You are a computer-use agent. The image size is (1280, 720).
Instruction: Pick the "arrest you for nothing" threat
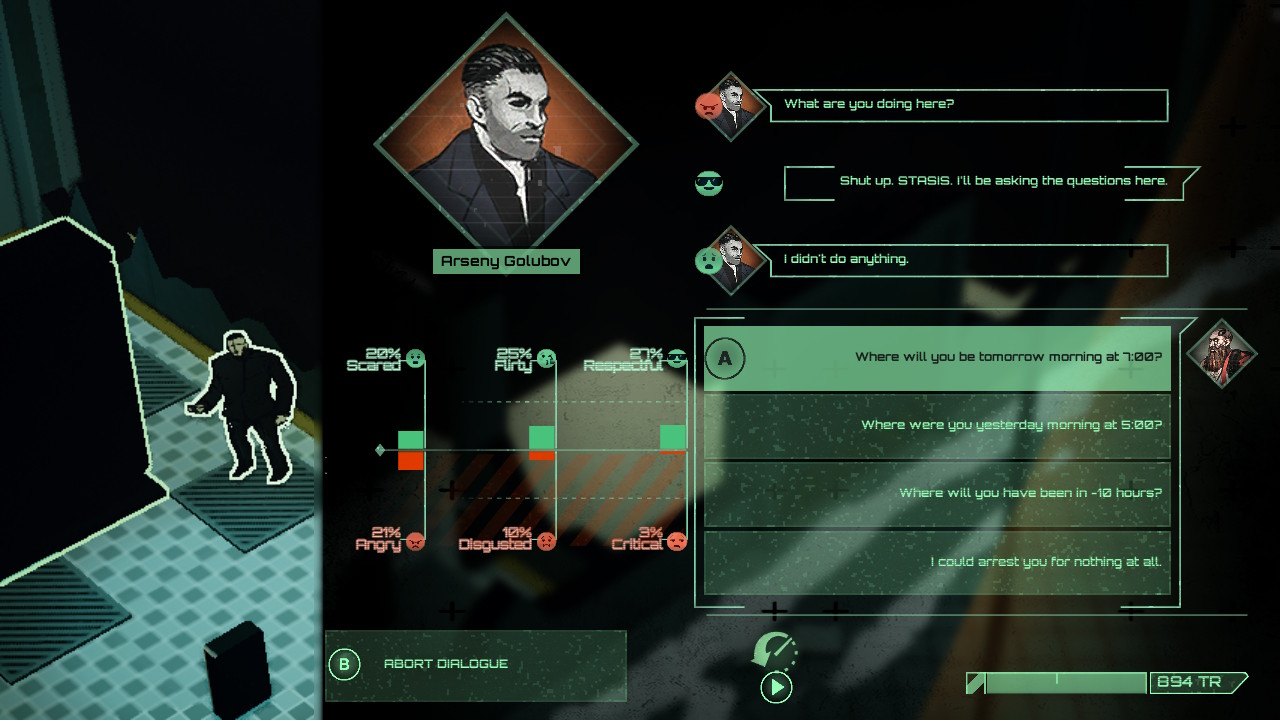click(937, 562)
